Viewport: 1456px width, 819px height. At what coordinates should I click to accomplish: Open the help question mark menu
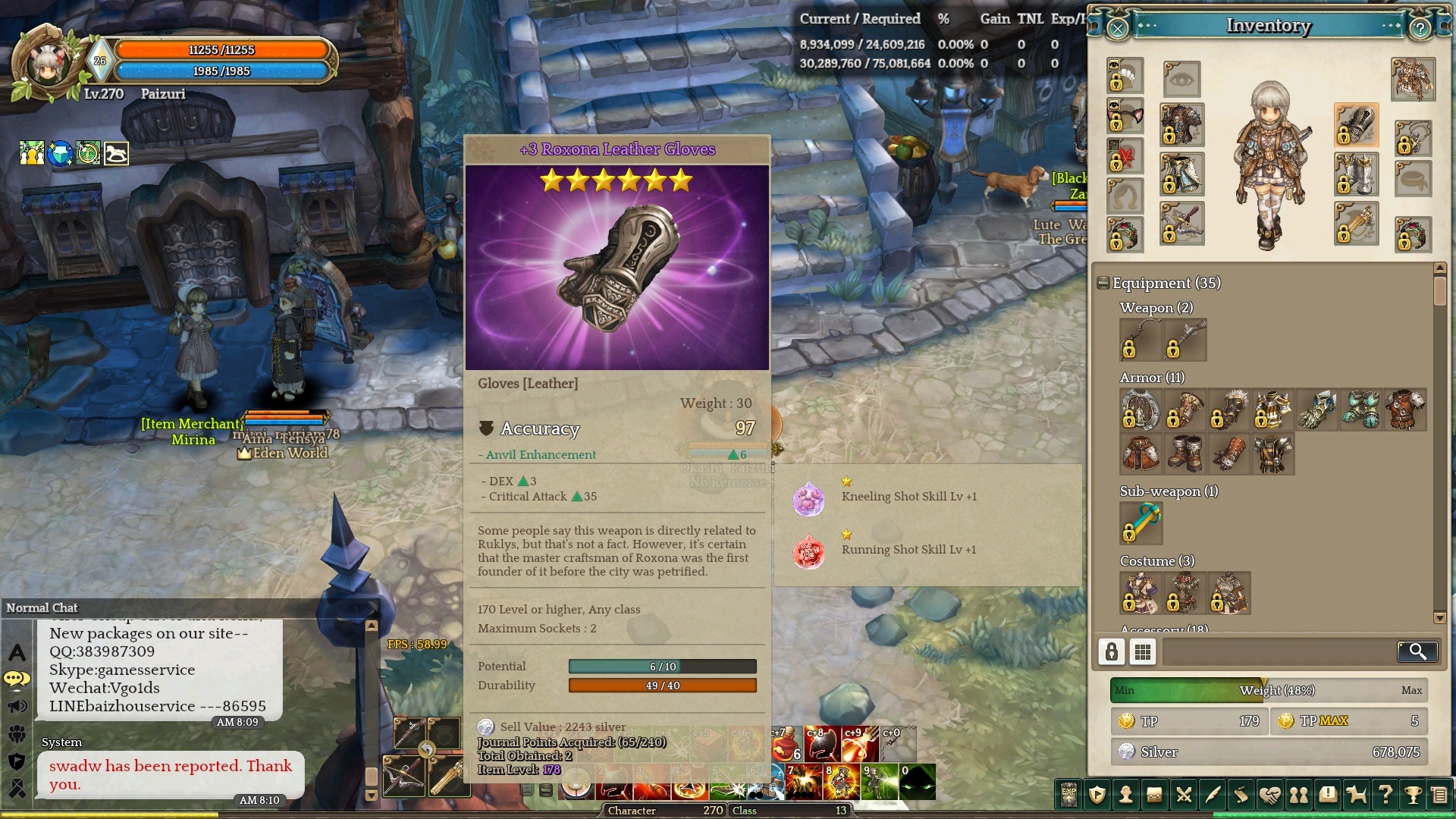[1385, 795]
